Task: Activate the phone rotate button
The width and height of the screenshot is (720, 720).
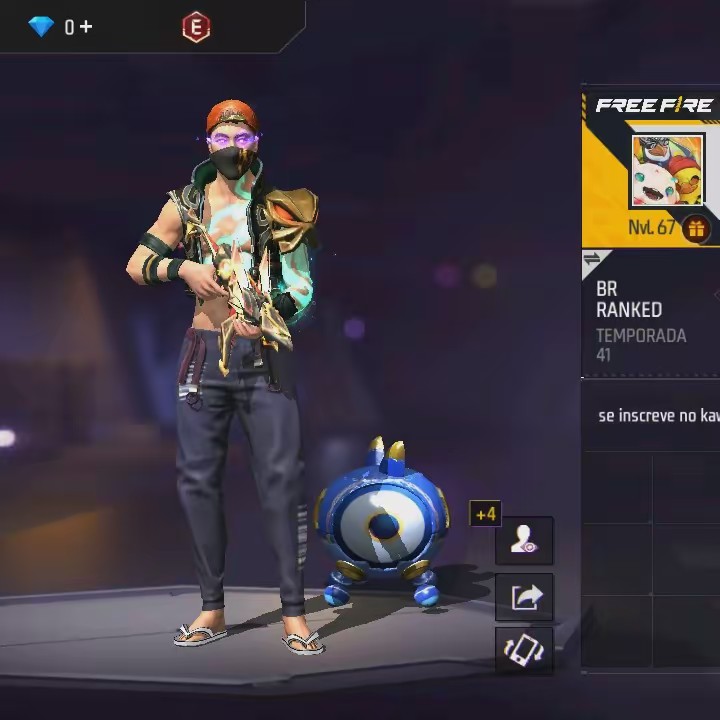Action: pyautogui.click(x=524, y=651)
